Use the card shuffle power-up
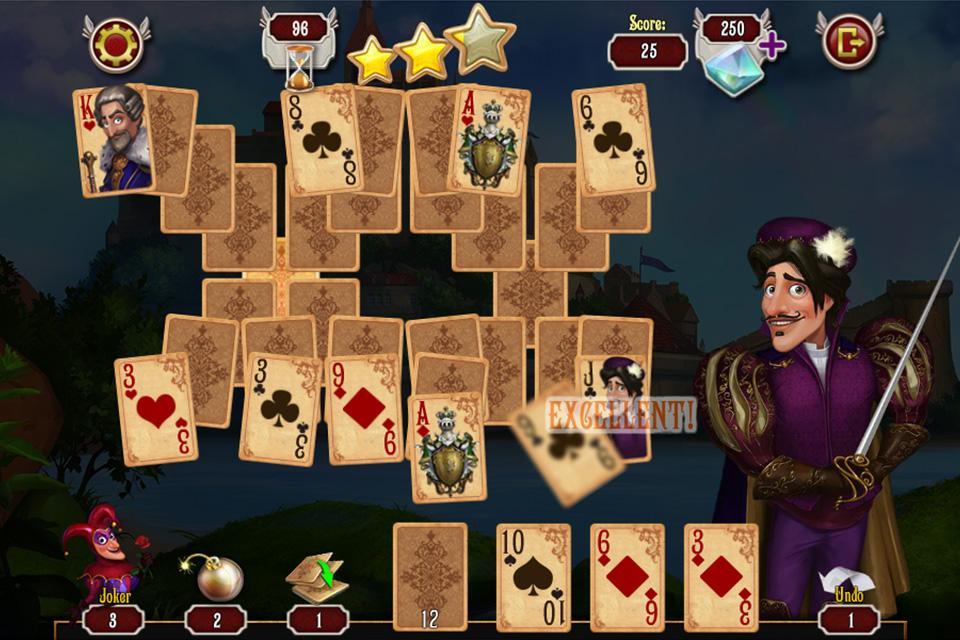Viewport: 960px width, 640px height. [316, 577]
